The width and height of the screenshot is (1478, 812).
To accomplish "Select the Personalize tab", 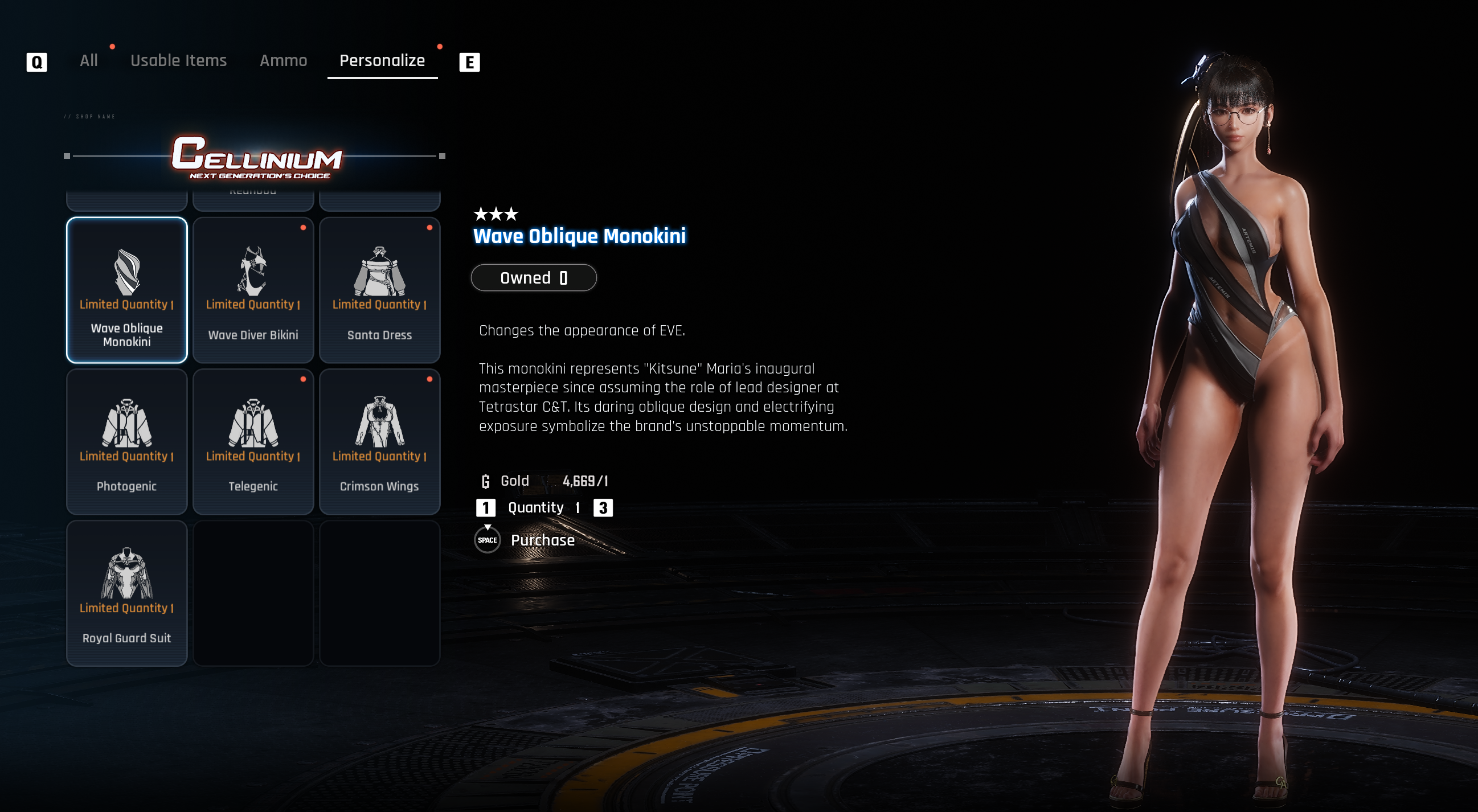I will coord(382,60).
